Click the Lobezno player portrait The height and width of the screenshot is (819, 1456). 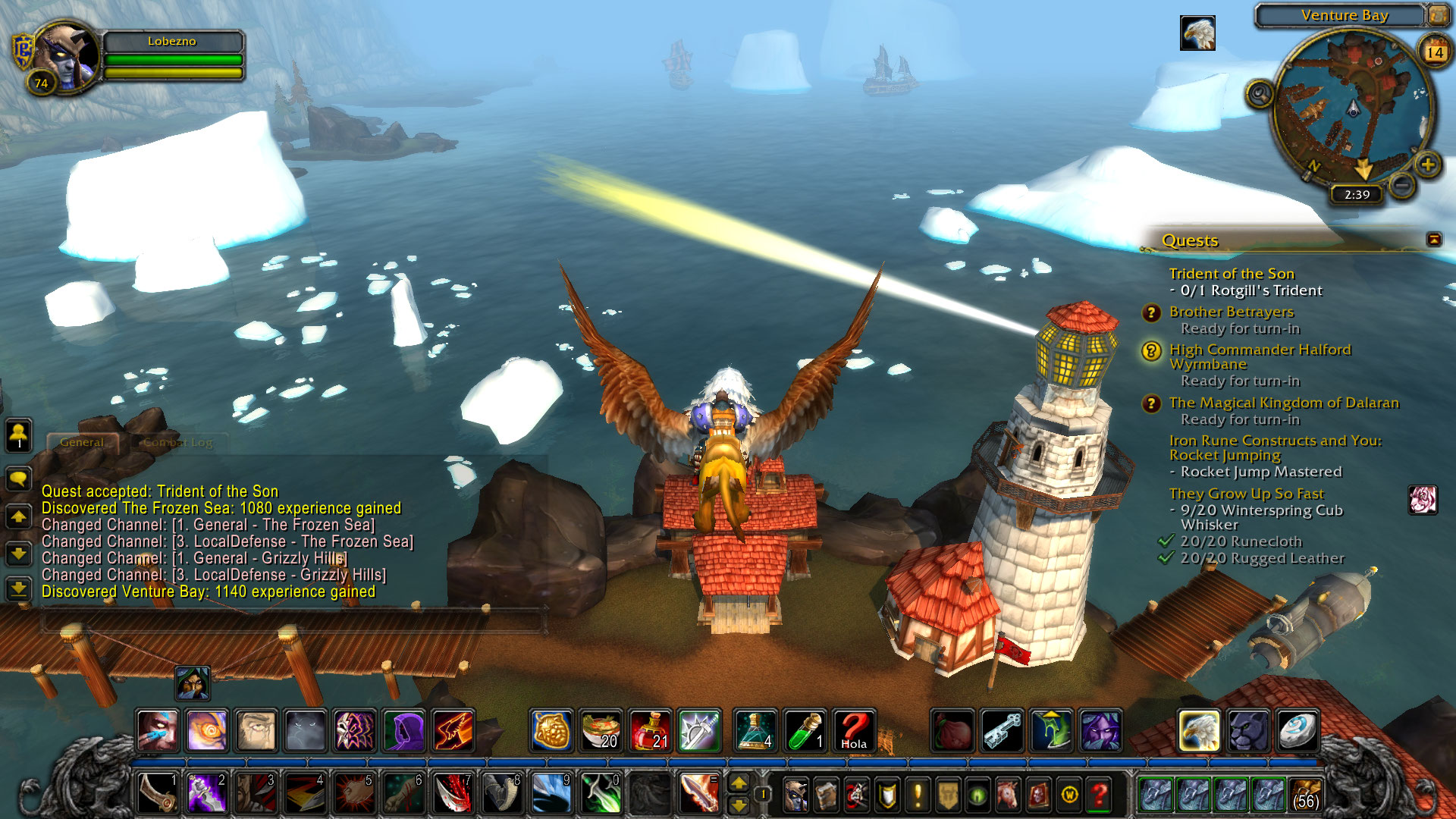pos(67,55)
